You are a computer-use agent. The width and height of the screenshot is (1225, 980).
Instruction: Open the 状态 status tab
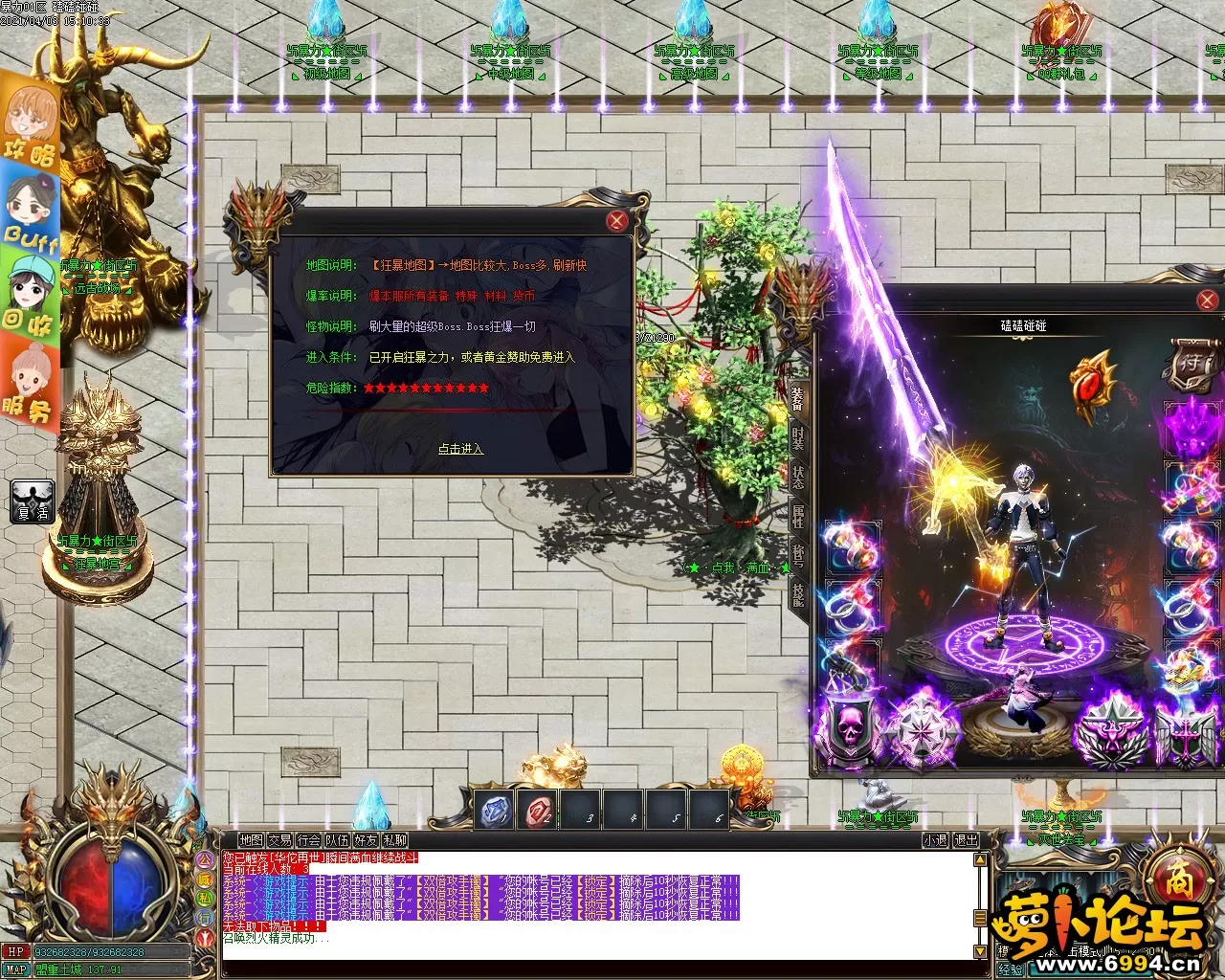point(797,479)
